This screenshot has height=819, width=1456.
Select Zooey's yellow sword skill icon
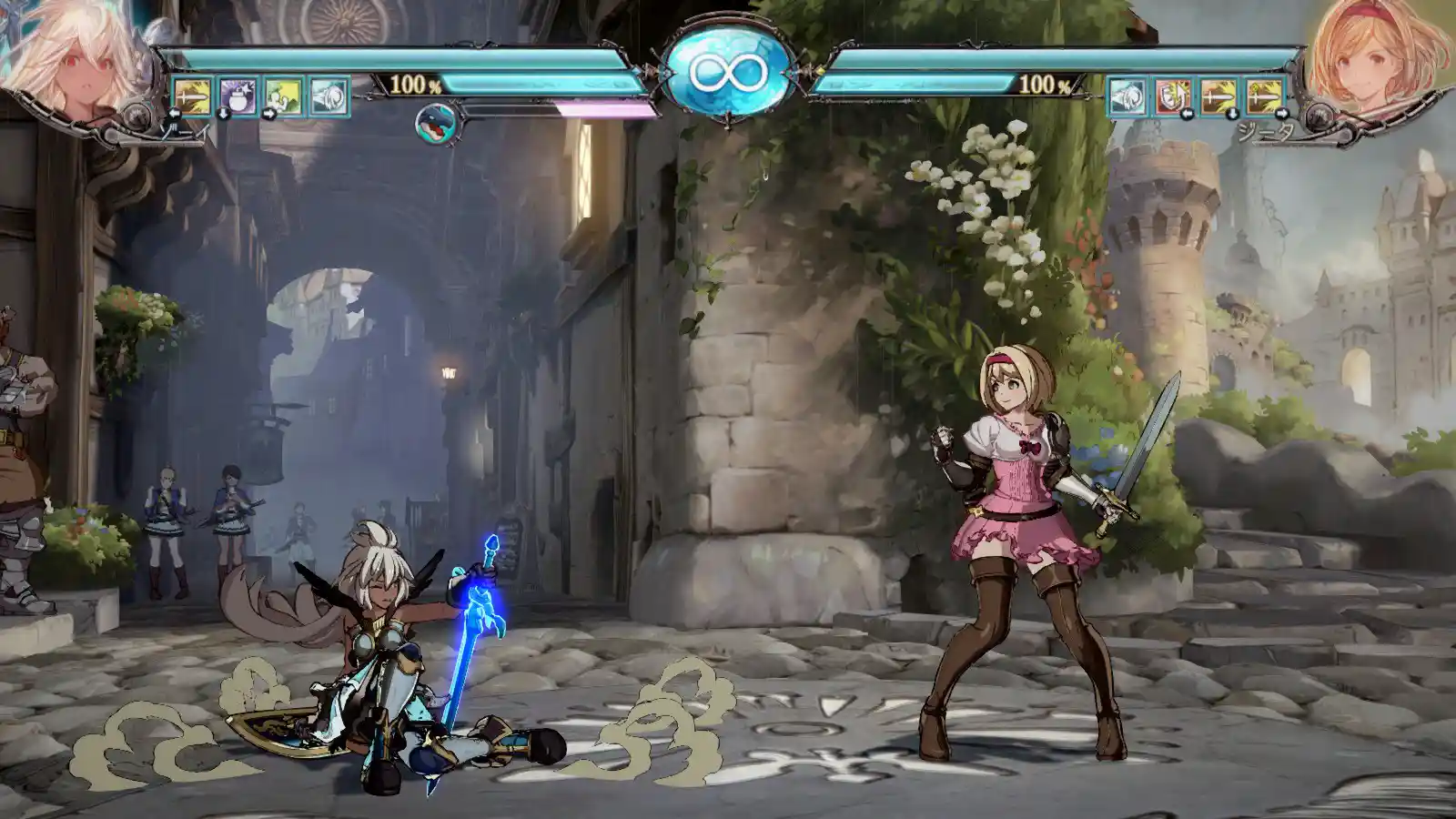[x=192, y=96]
